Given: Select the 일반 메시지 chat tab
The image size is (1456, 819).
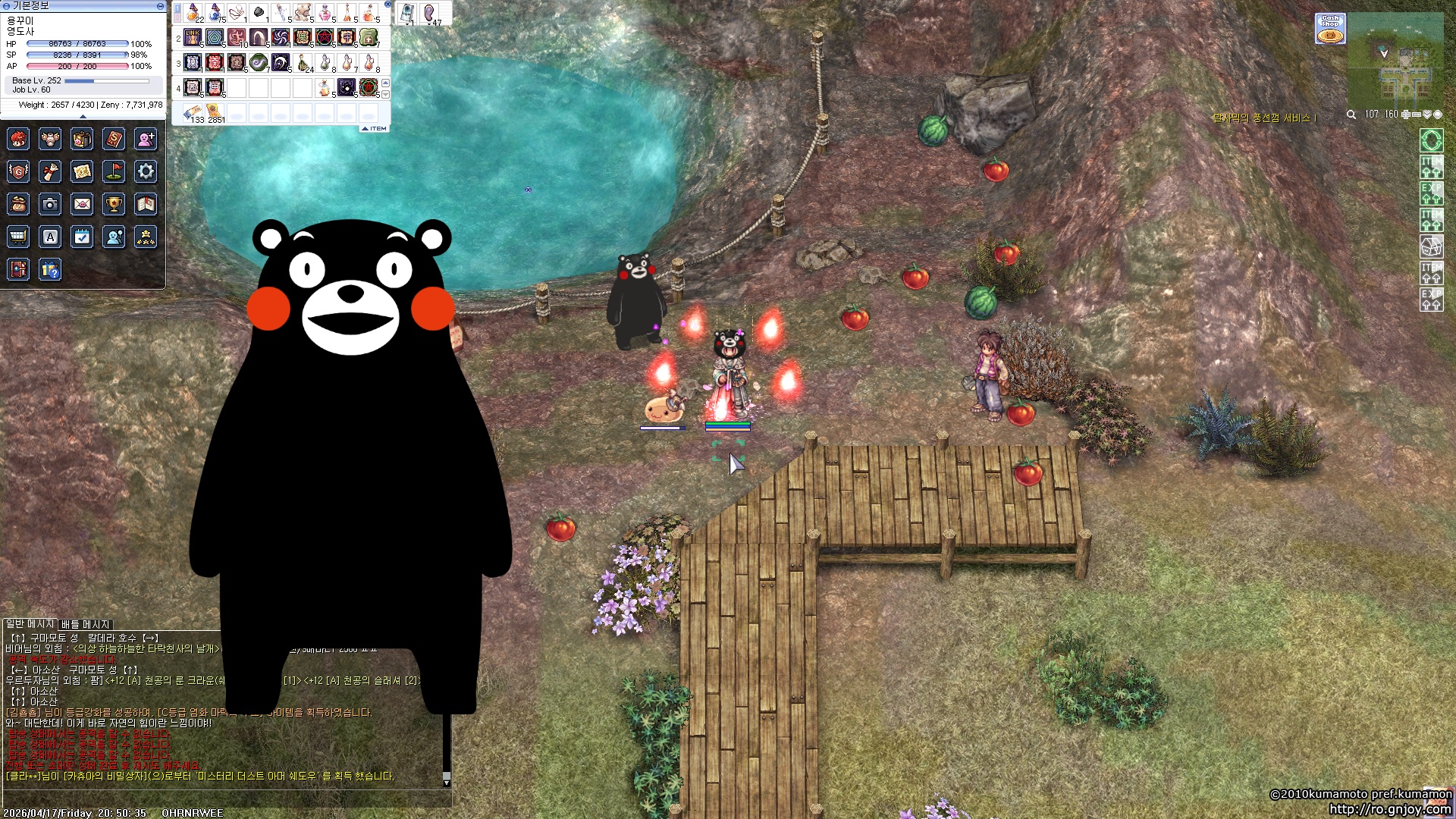Looking at the screenshot, I should click(x=30, y=624).
